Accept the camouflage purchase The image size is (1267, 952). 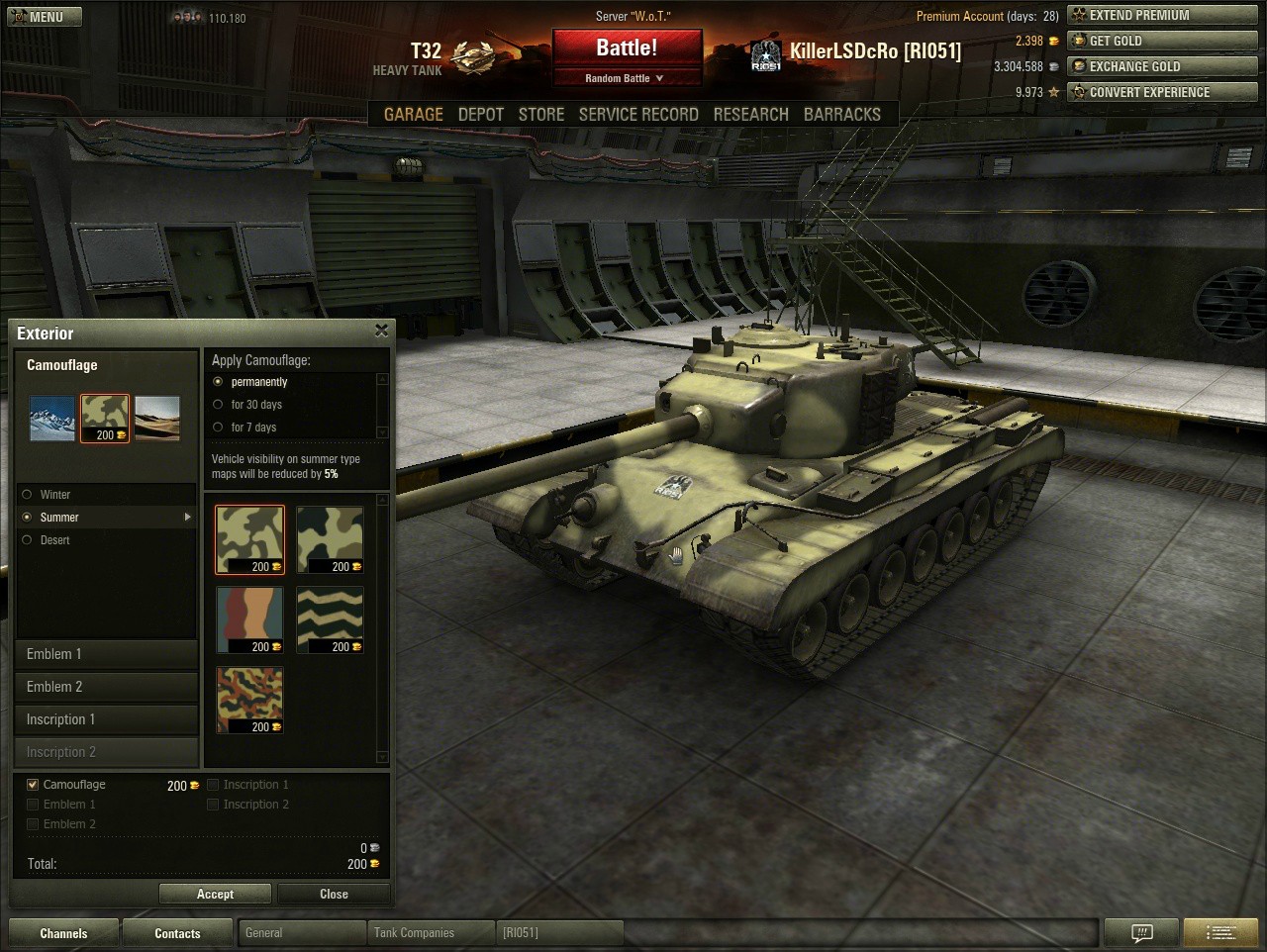click(215, 895)
